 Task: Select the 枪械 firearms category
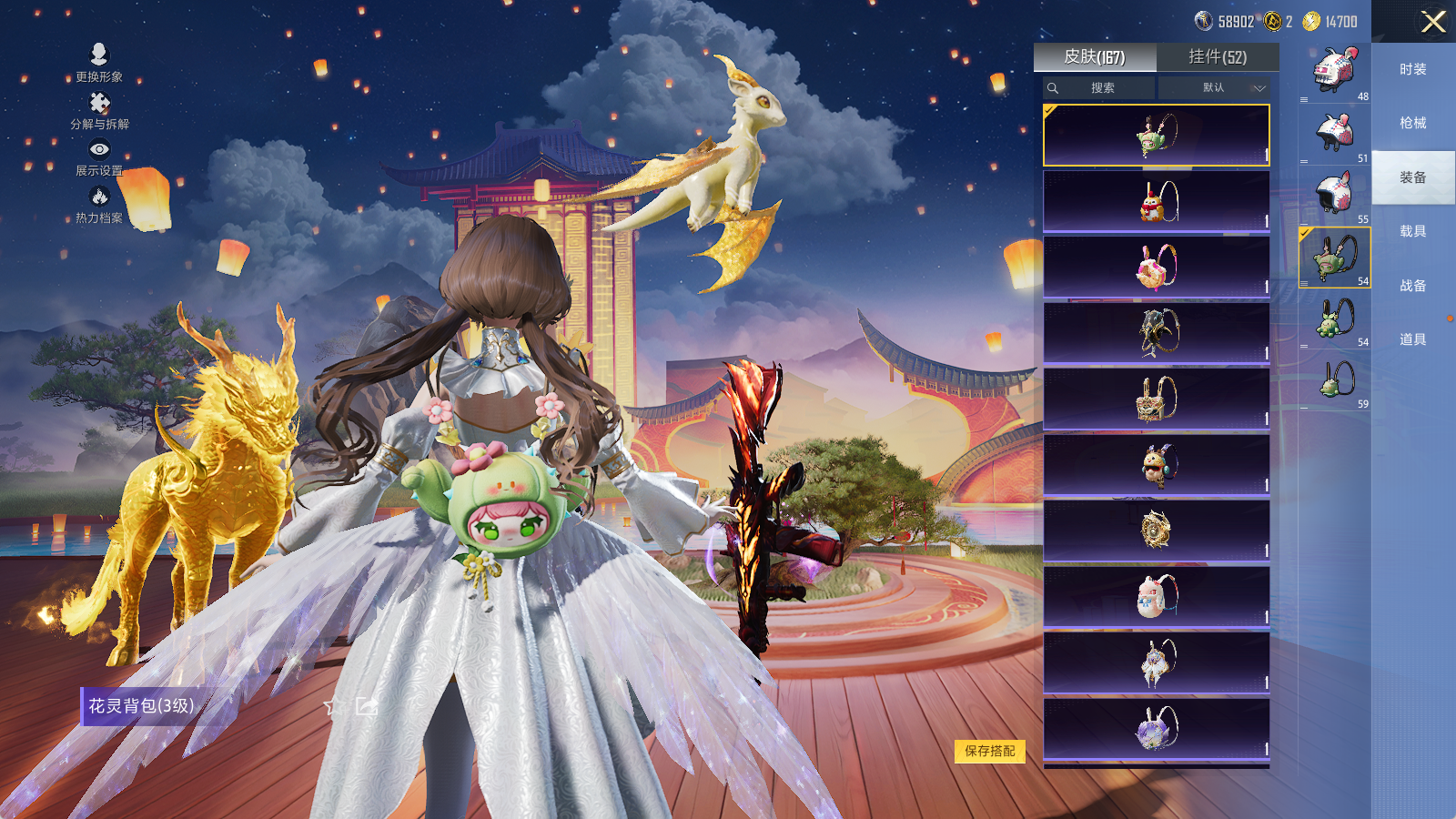pos(1412,123)
